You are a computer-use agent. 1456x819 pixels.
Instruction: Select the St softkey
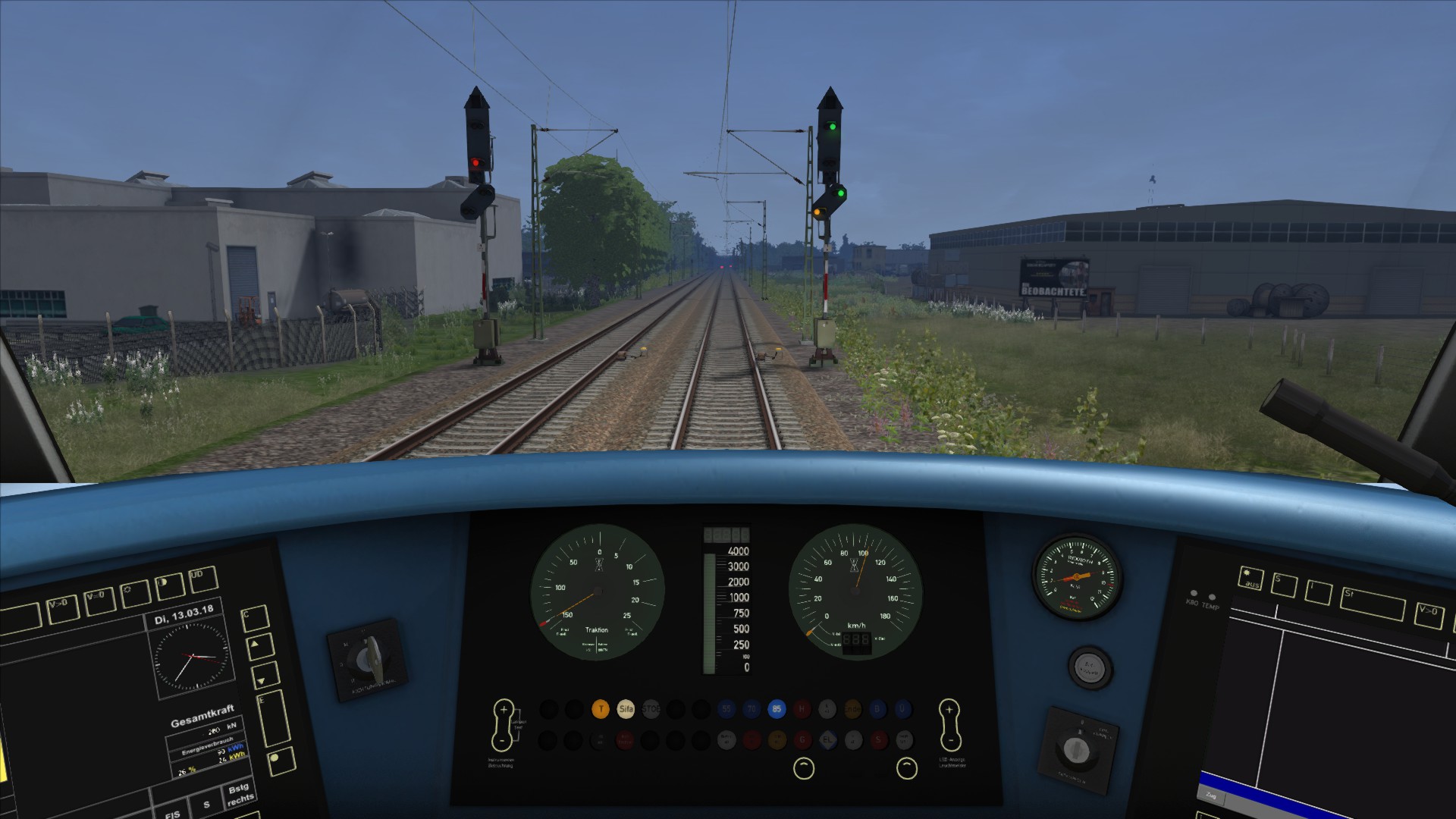tap(1372, 605)
